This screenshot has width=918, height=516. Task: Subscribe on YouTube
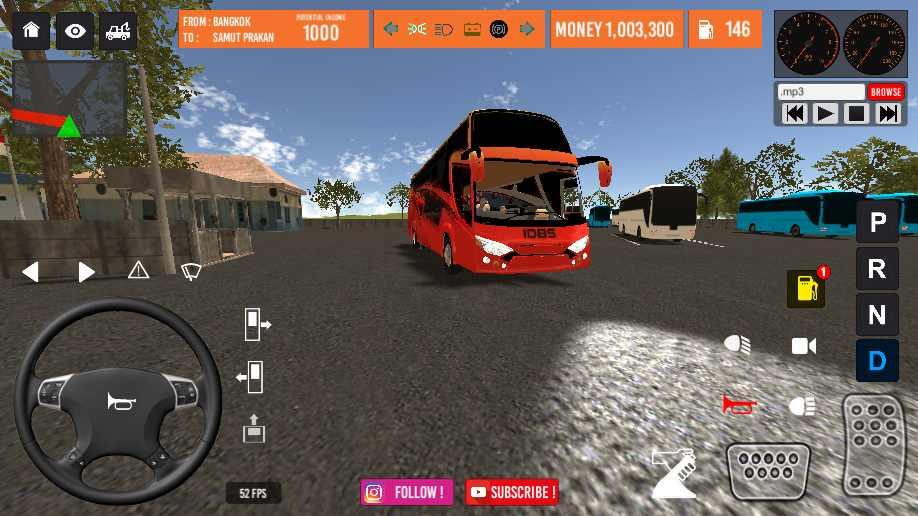[x=512, y=492]
